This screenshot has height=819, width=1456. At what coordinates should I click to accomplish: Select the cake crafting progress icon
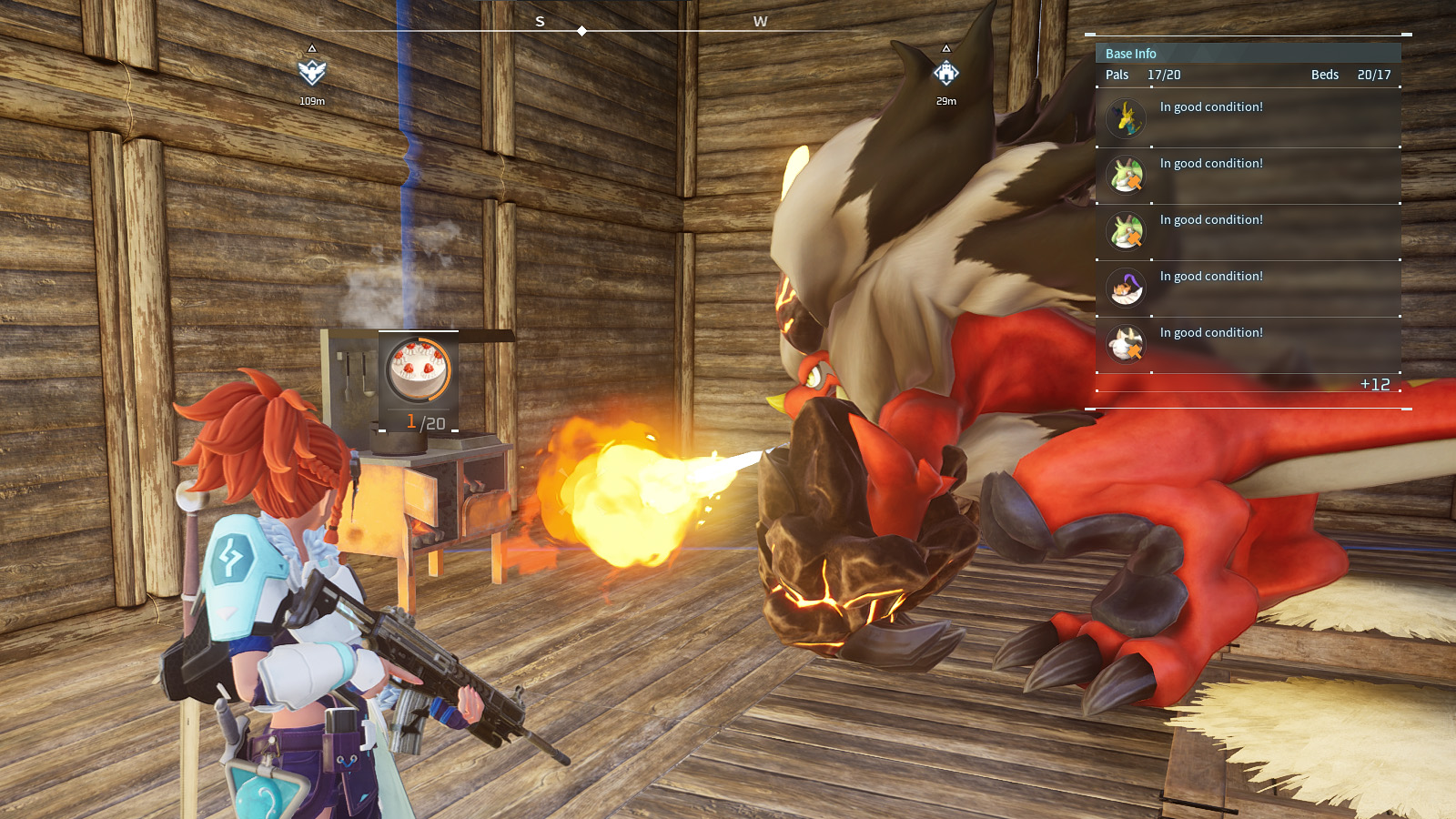click(x=419, y=369)
